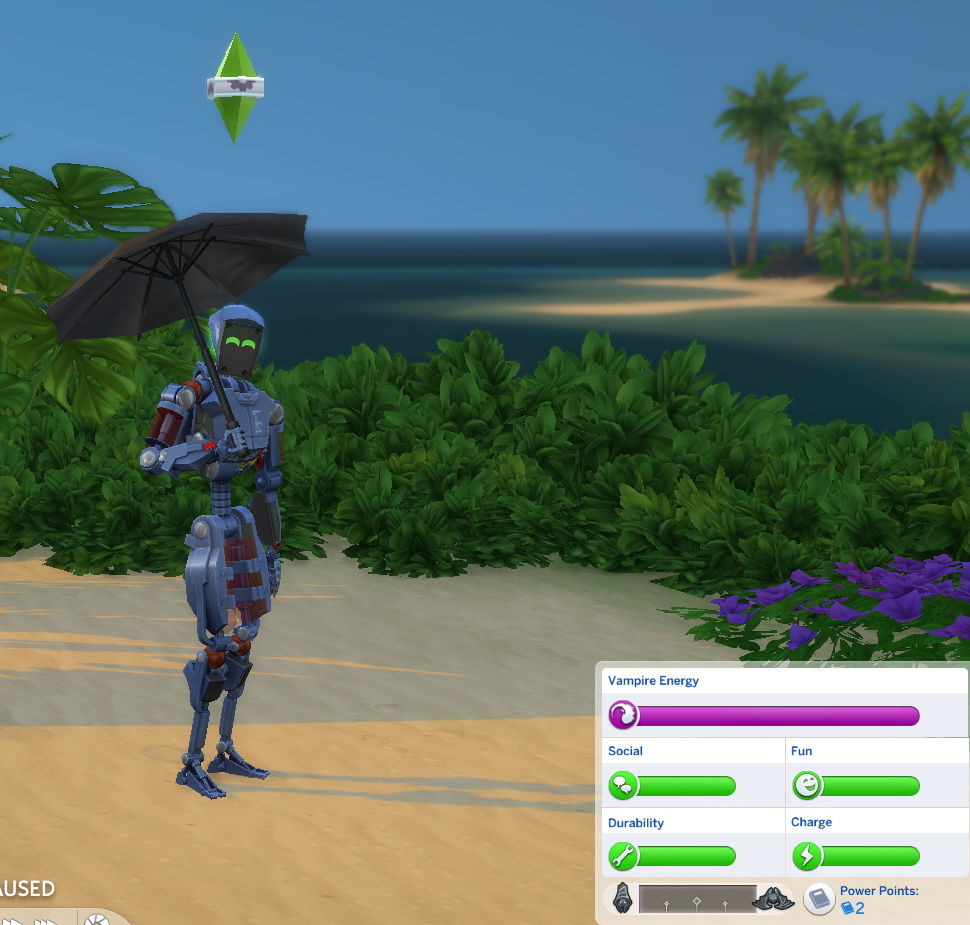This screenshot has height=925, width=970.
Task: Set game speed to triple-arrow ultra speed
Action: 47,919
